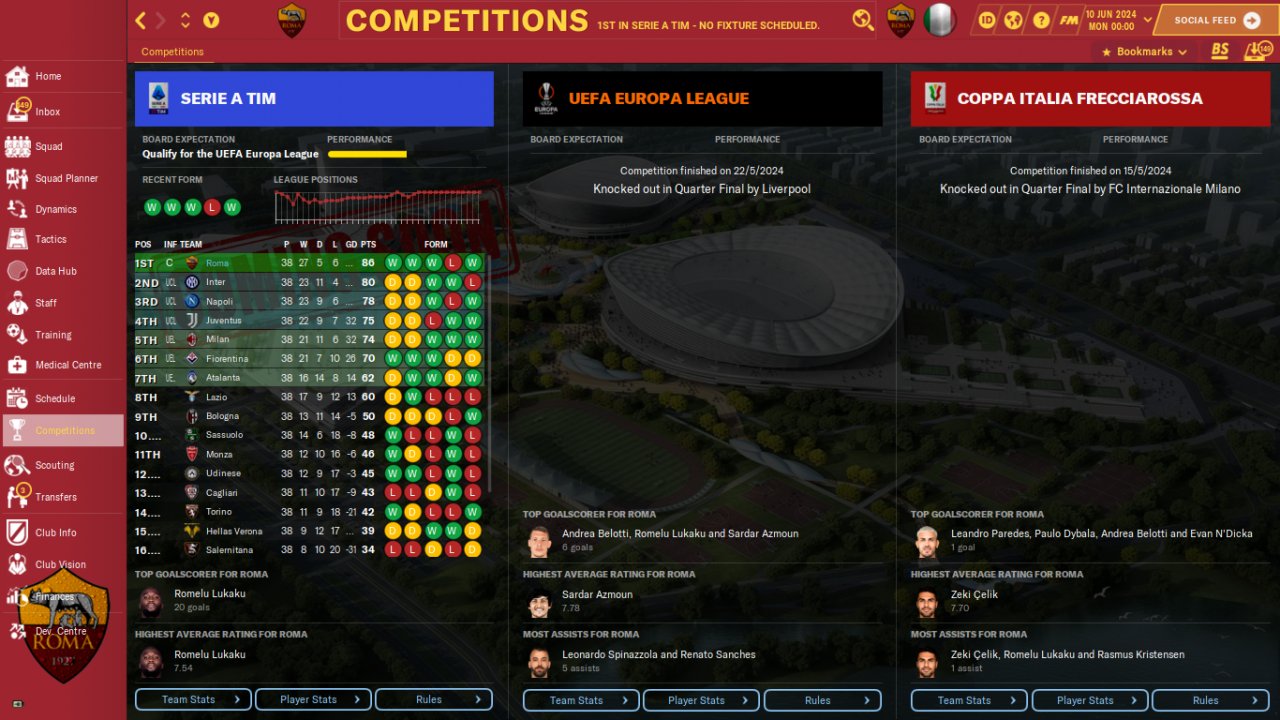1280x720 pixels.
Task: Open the Tactics menu entry
Action: pos(50,240)
